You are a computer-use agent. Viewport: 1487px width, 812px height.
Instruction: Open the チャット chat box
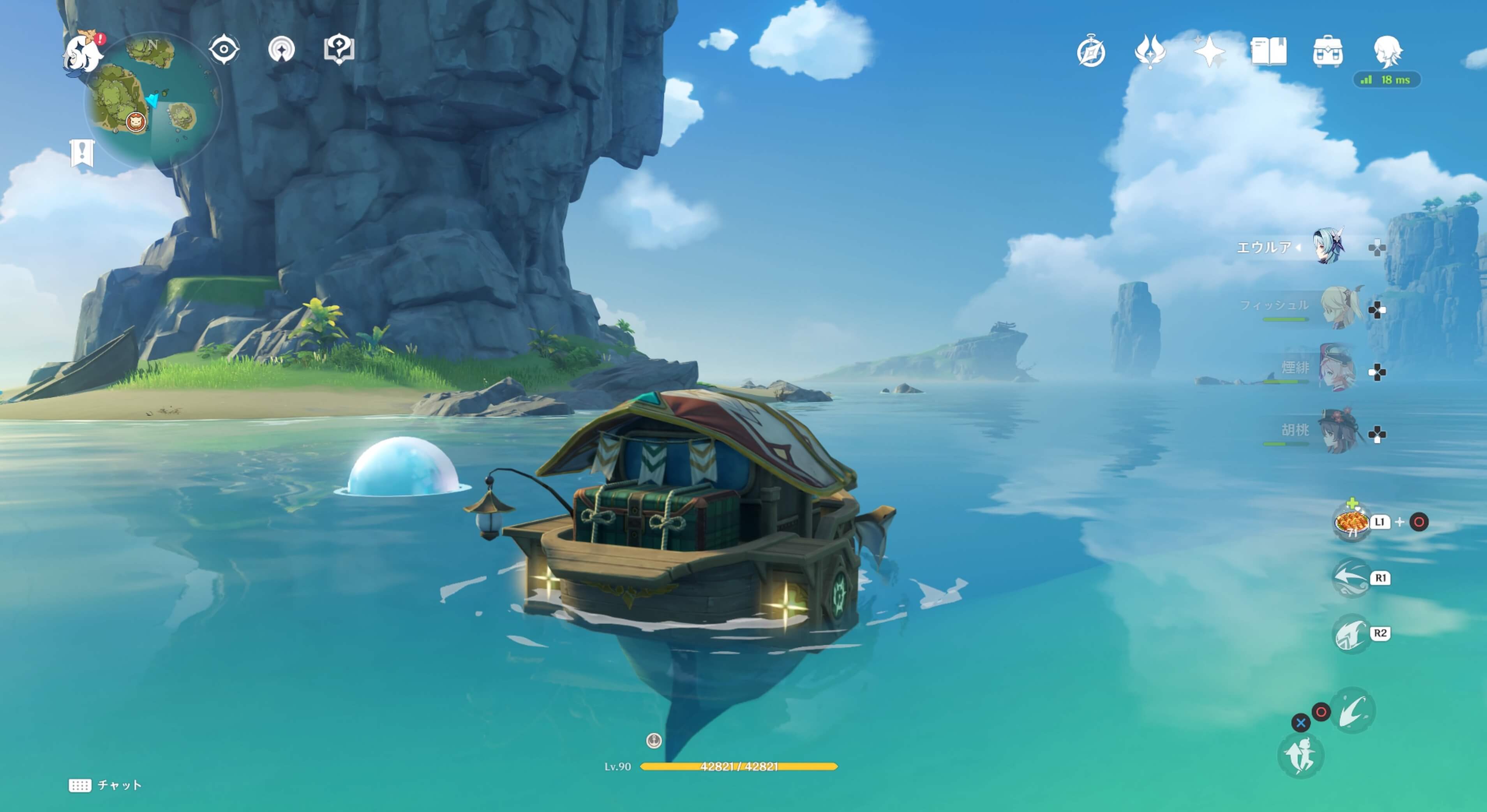pos(106,785)
